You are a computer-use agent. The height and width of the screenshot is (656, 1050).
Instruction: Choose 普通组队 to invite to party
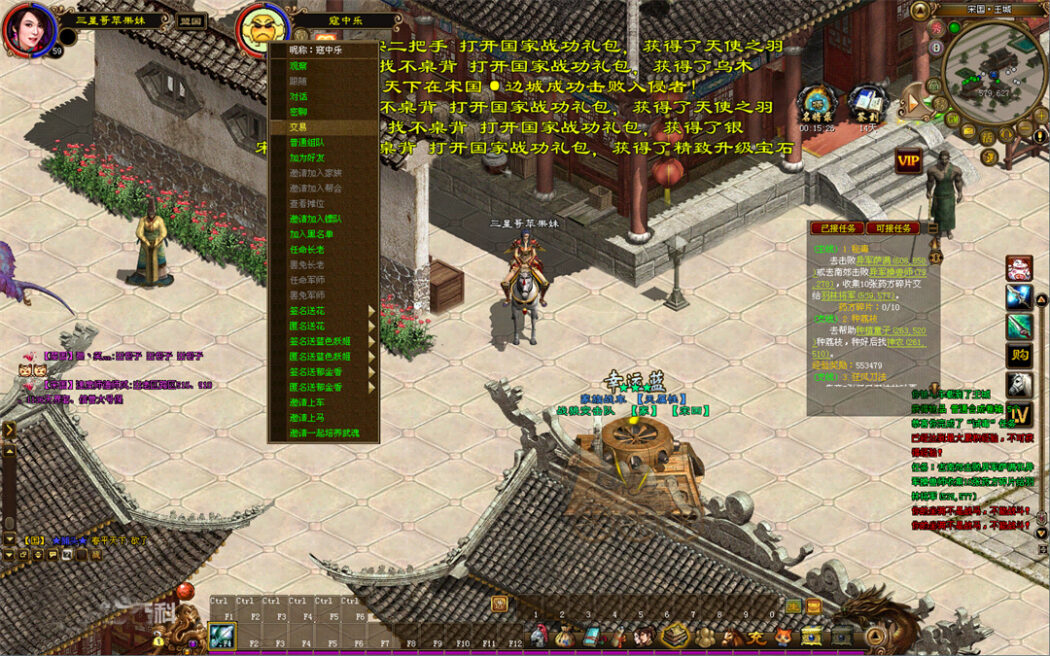point(308,143)
